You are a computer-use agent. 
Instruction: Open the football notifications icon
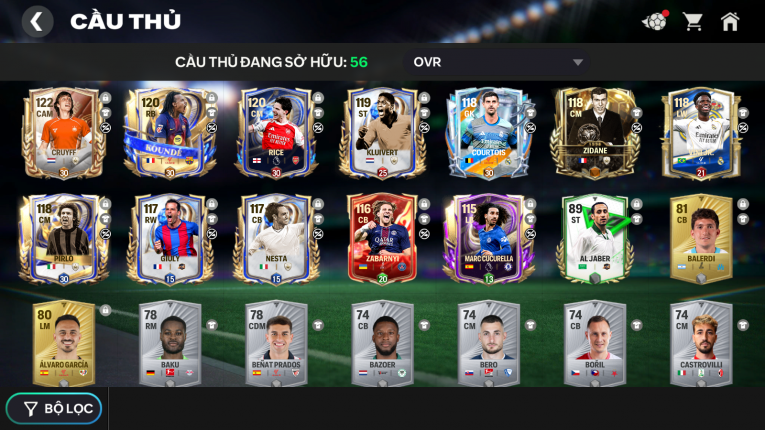(654, 21)
